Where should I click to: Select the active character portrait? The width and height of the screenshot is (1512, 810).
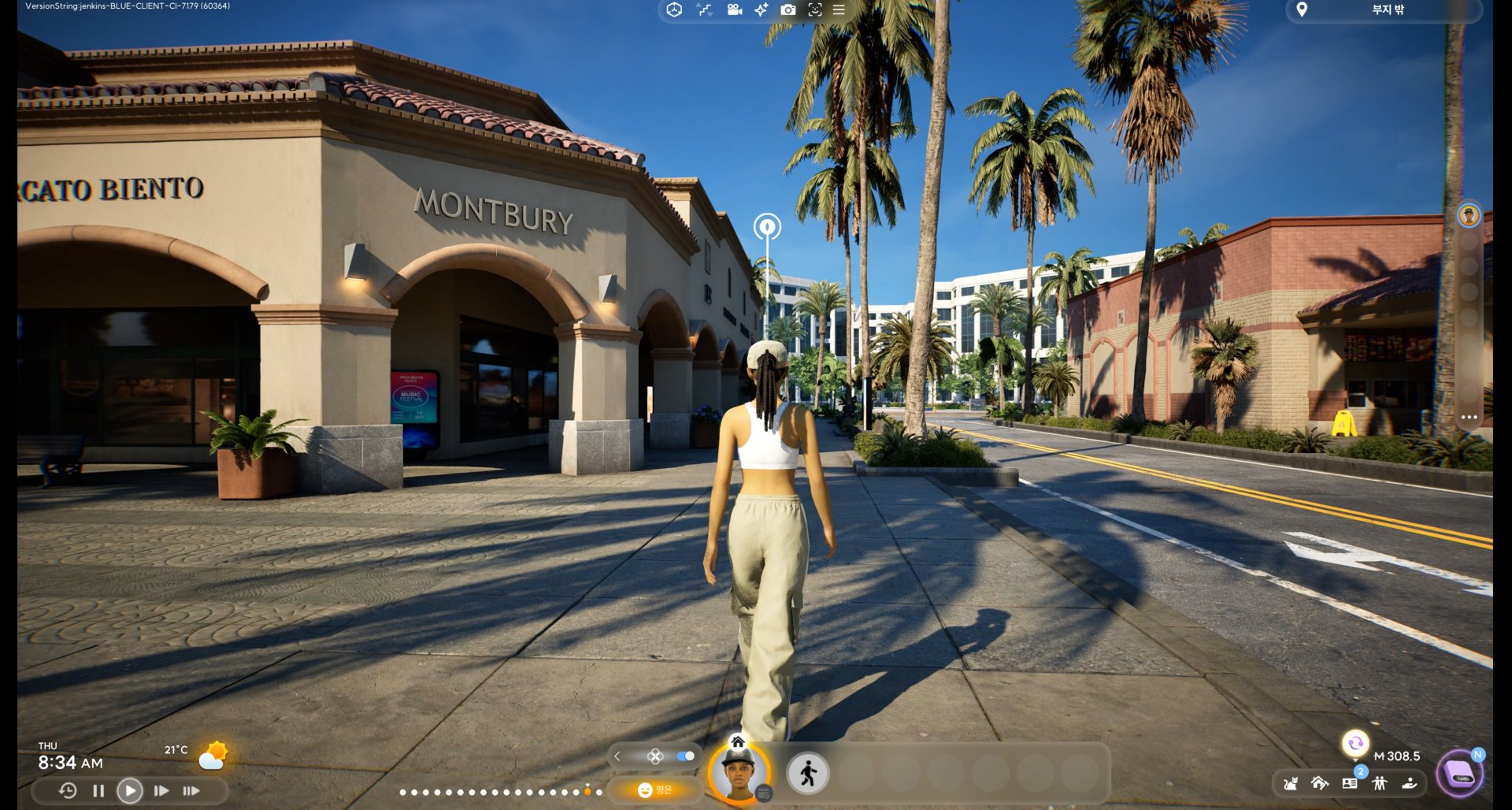(x=739, y=772)
